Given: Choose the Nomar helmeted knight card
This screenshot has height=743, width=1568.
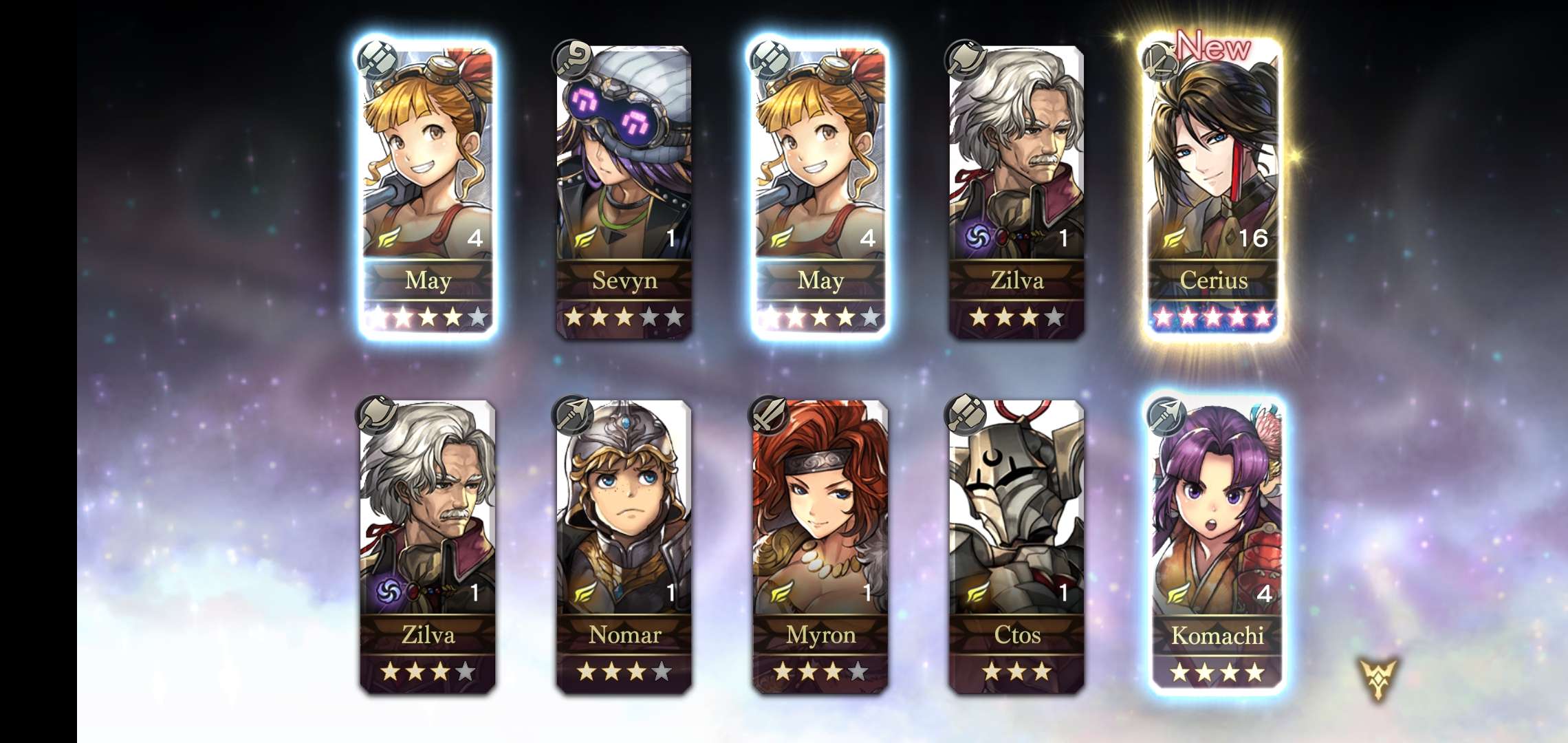Looking at the screenshot, I should tap(624, 545).
